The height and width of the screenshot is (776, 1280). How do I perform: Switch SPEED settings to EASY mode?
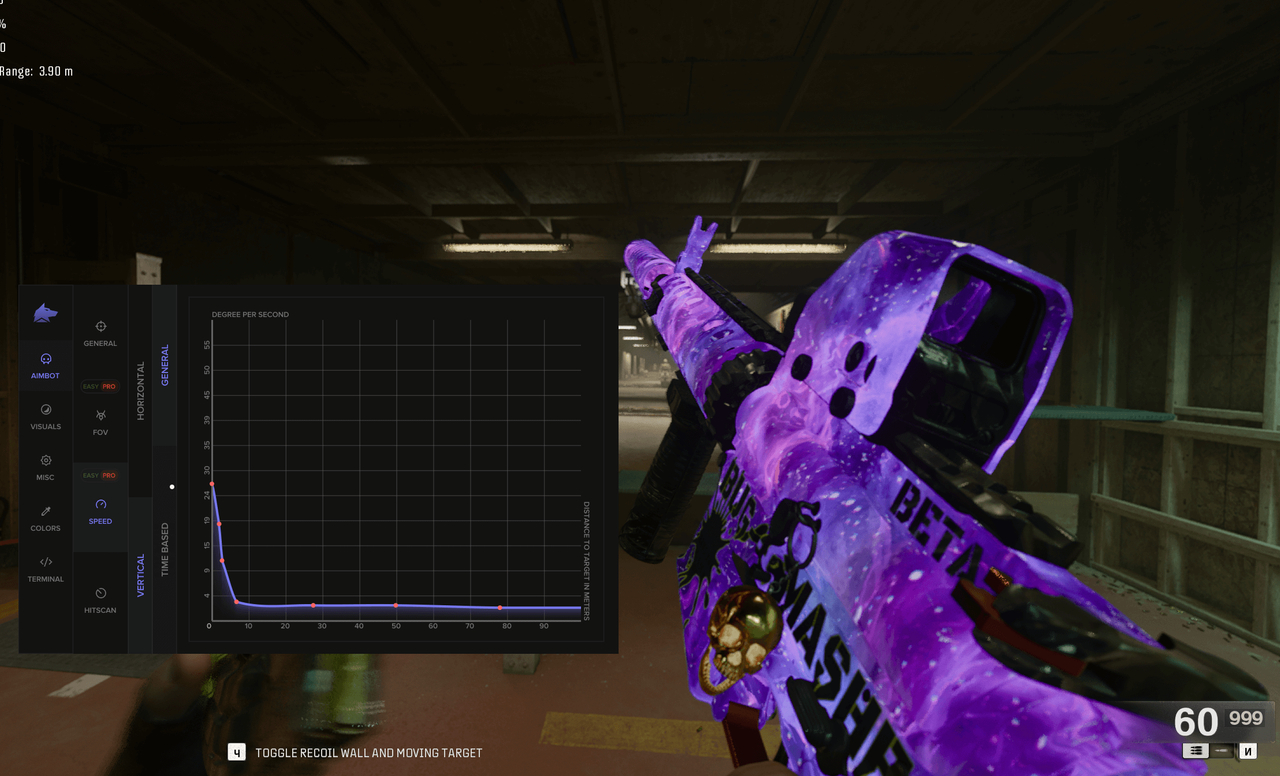(90, 476)
